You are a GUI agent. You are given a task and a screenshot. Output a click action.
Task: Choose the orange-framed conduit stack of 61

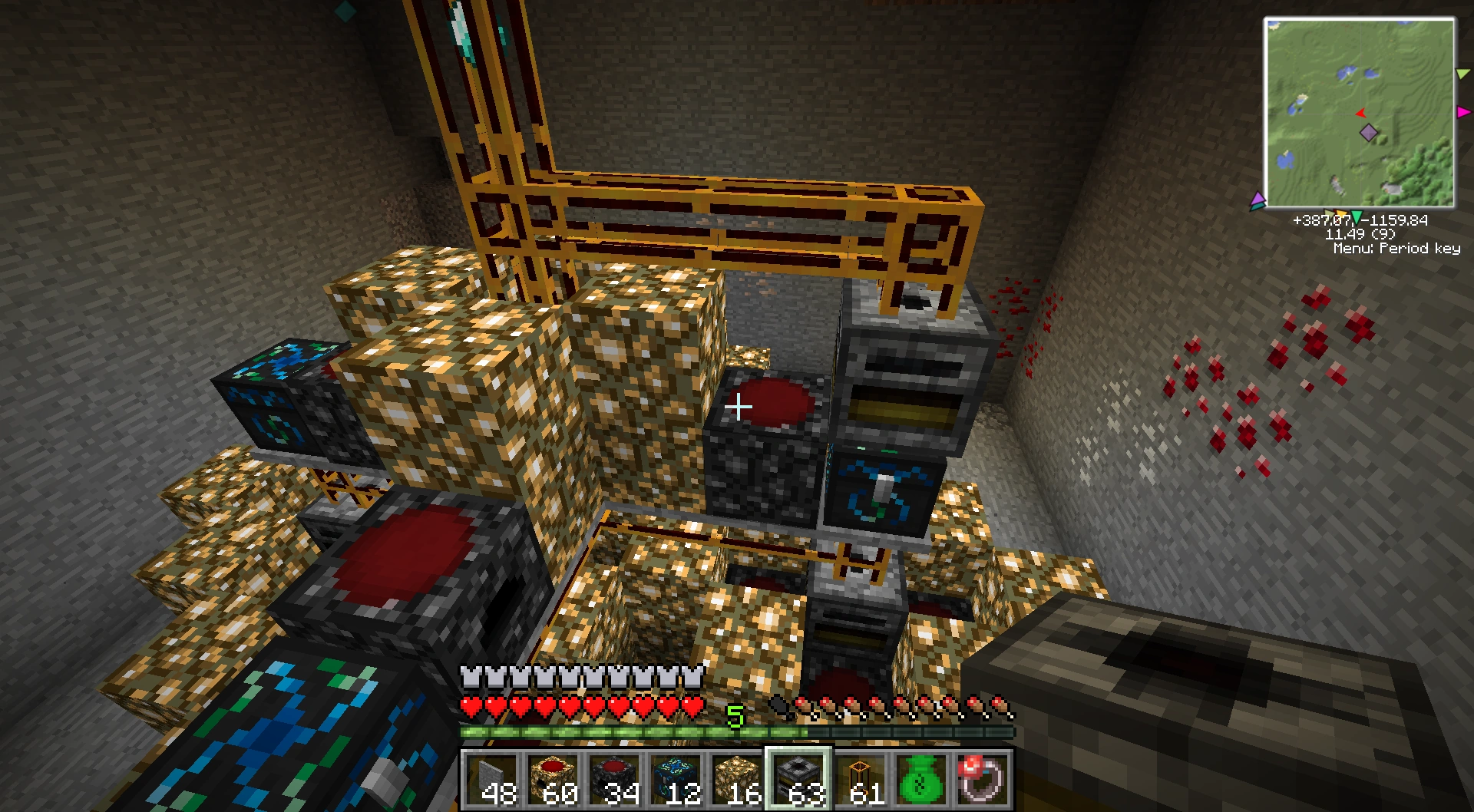860,780
